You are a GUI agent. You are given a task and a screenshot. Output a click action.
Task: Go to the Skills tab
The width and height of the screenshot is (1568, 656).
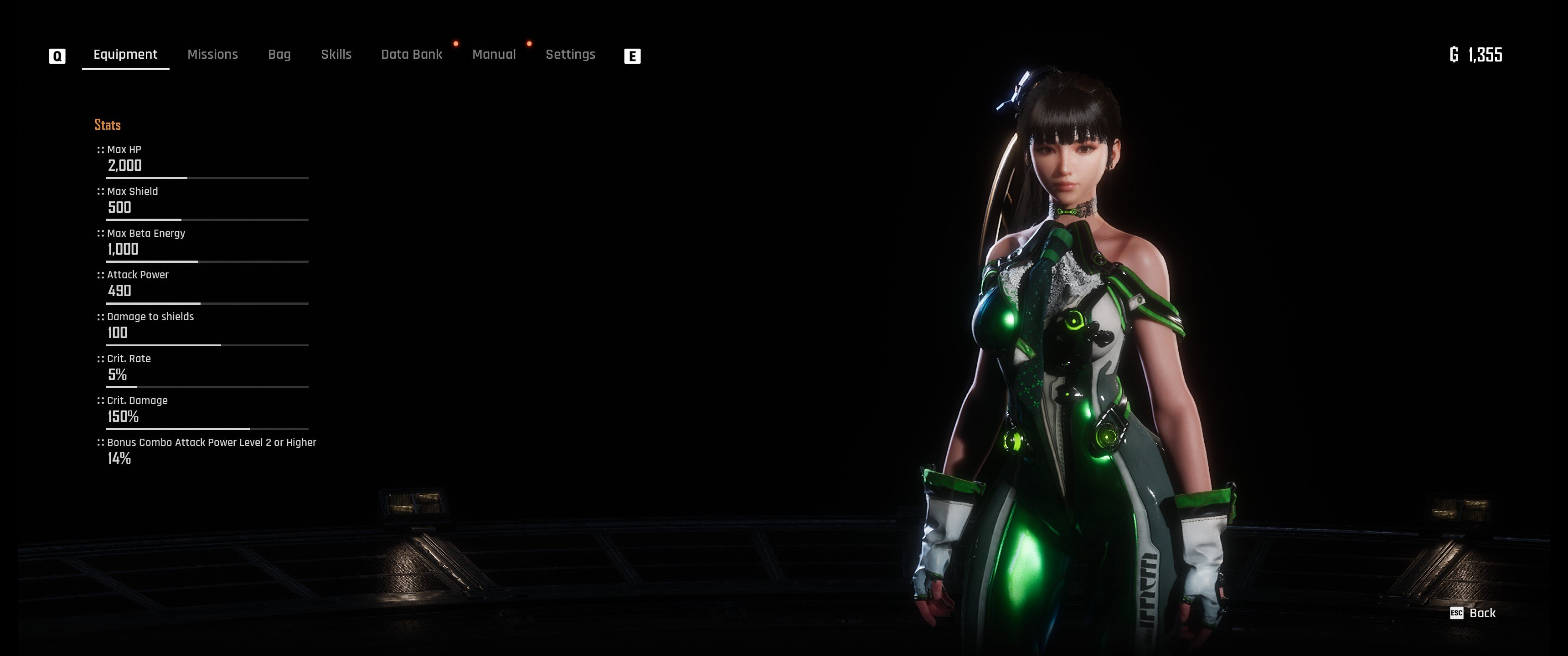(336, 55)
